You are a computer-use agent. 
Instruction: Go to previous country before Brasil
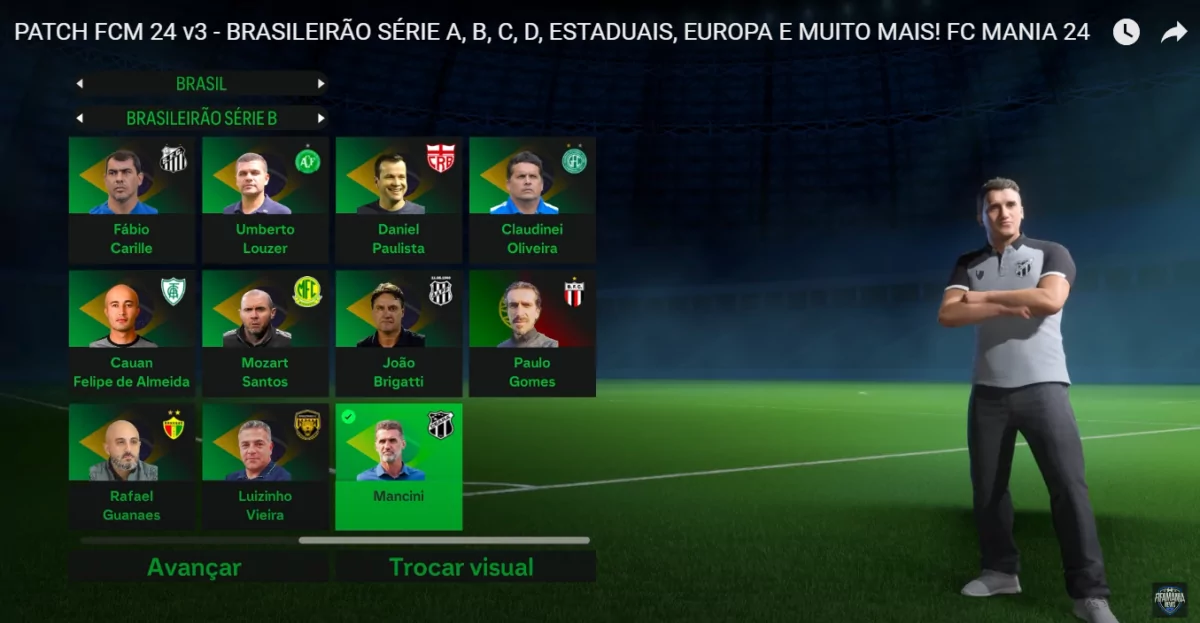(x=80, y=84)
